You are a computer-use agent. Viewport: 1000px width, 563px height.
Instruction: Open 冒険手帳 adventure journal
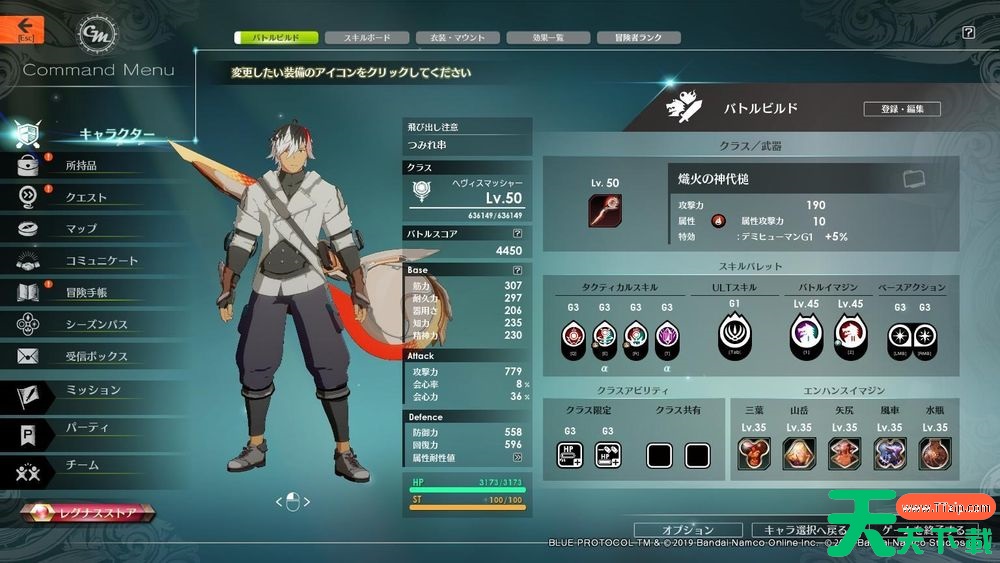point(86,293)
